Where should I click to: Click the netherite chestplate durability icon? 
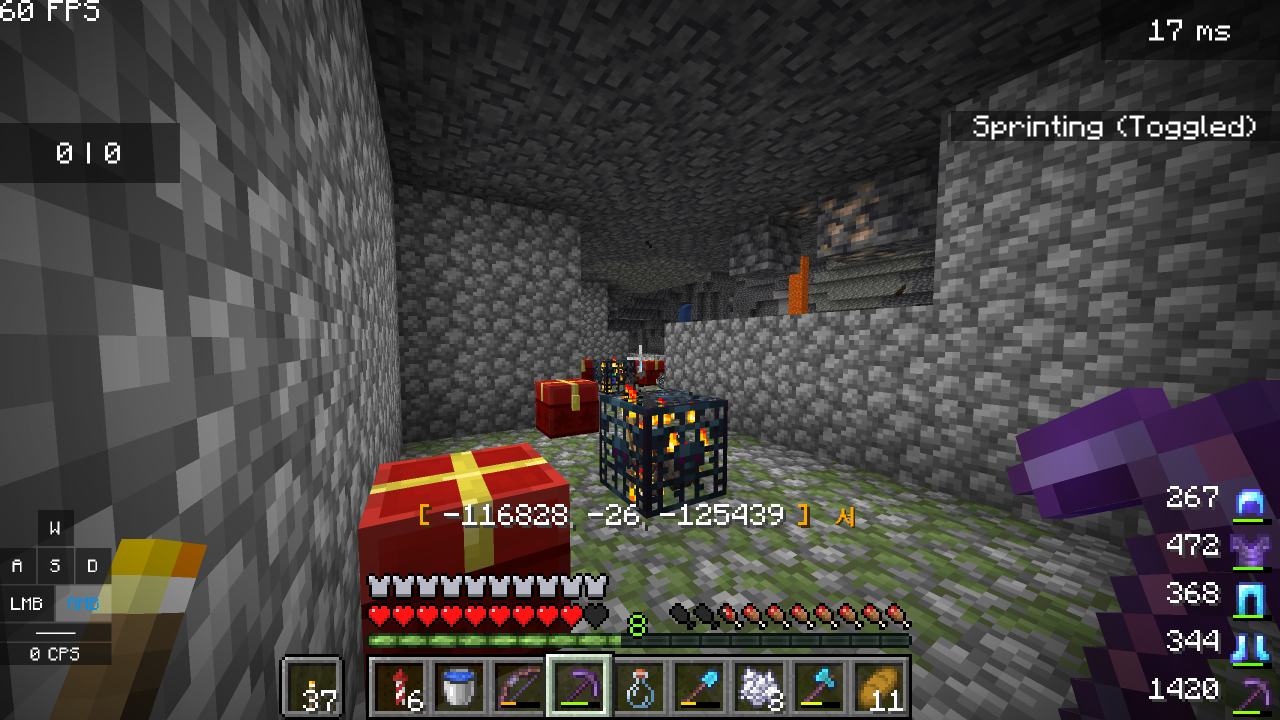[1251, 548]
